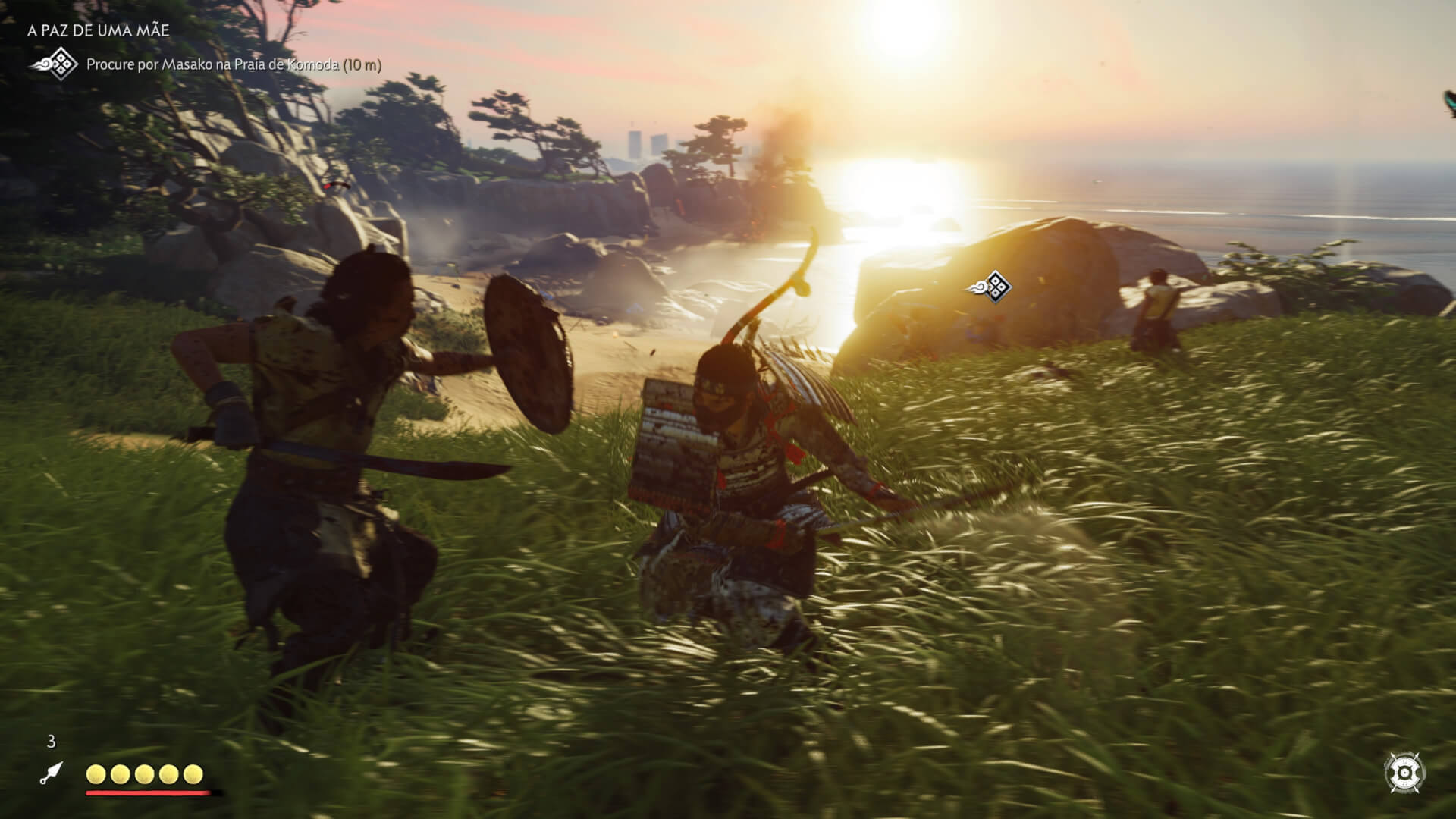Select the objective waypoint marker over the rock
This screenshot has height=819, width=1456.
pyautogui.click(x=990, y=287)
